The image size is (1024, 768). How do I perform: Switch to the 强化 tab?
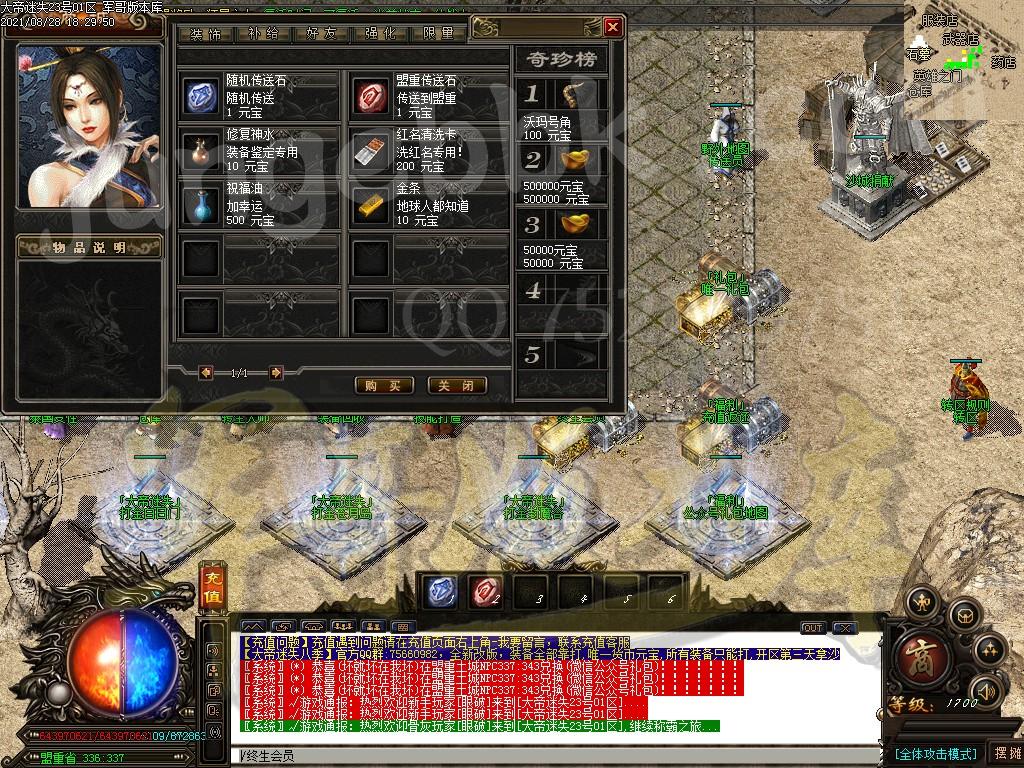click(x=379, y=33)
